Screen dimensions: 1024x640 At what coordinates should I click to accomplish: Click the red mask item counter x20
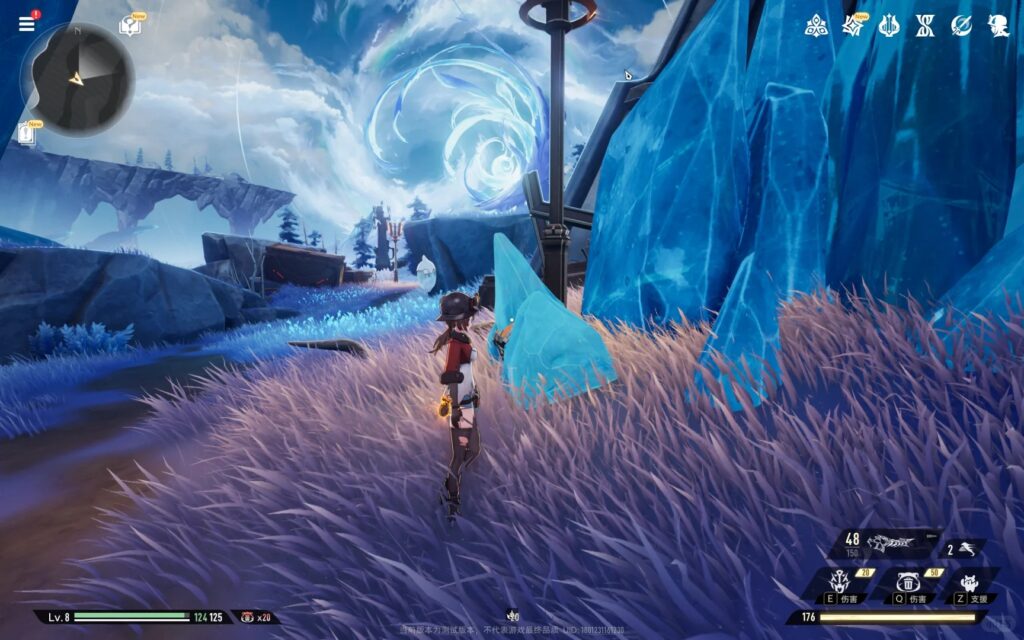click(x=256, y=617)
